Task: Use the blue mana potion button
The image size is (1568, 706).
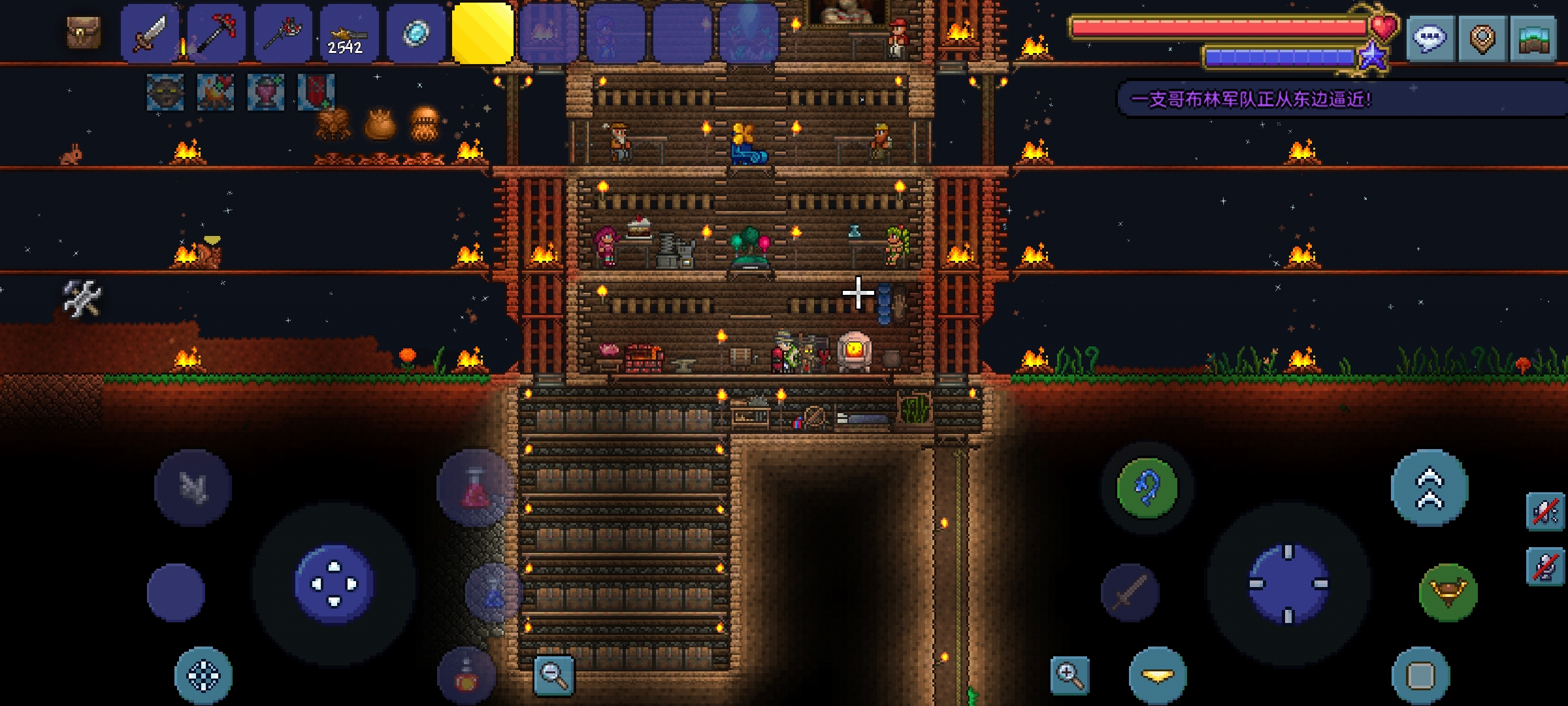Action: (494, 592)
